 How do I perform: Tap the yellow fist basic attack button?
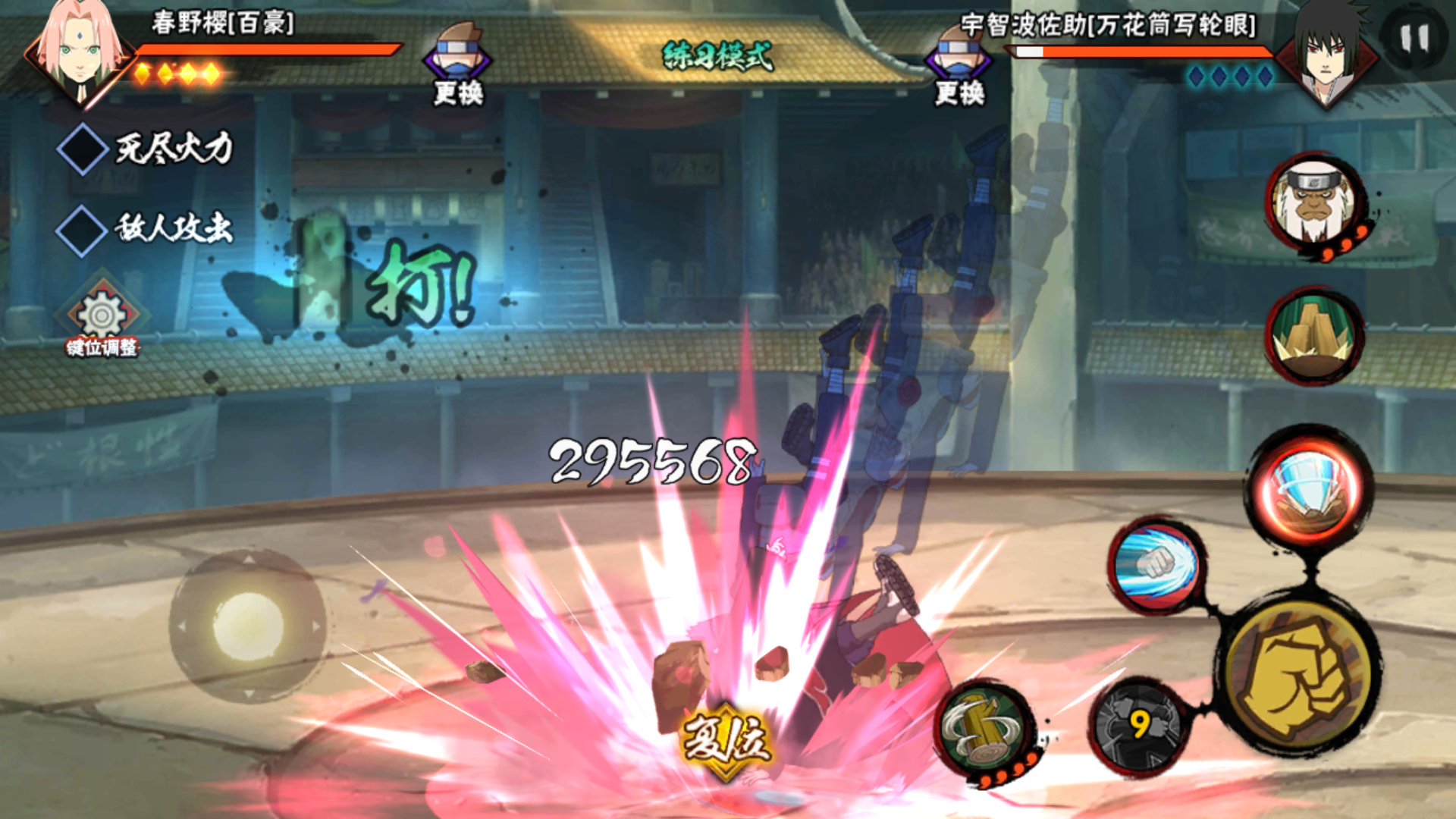pyautogui.click(x=1298, y=679)
